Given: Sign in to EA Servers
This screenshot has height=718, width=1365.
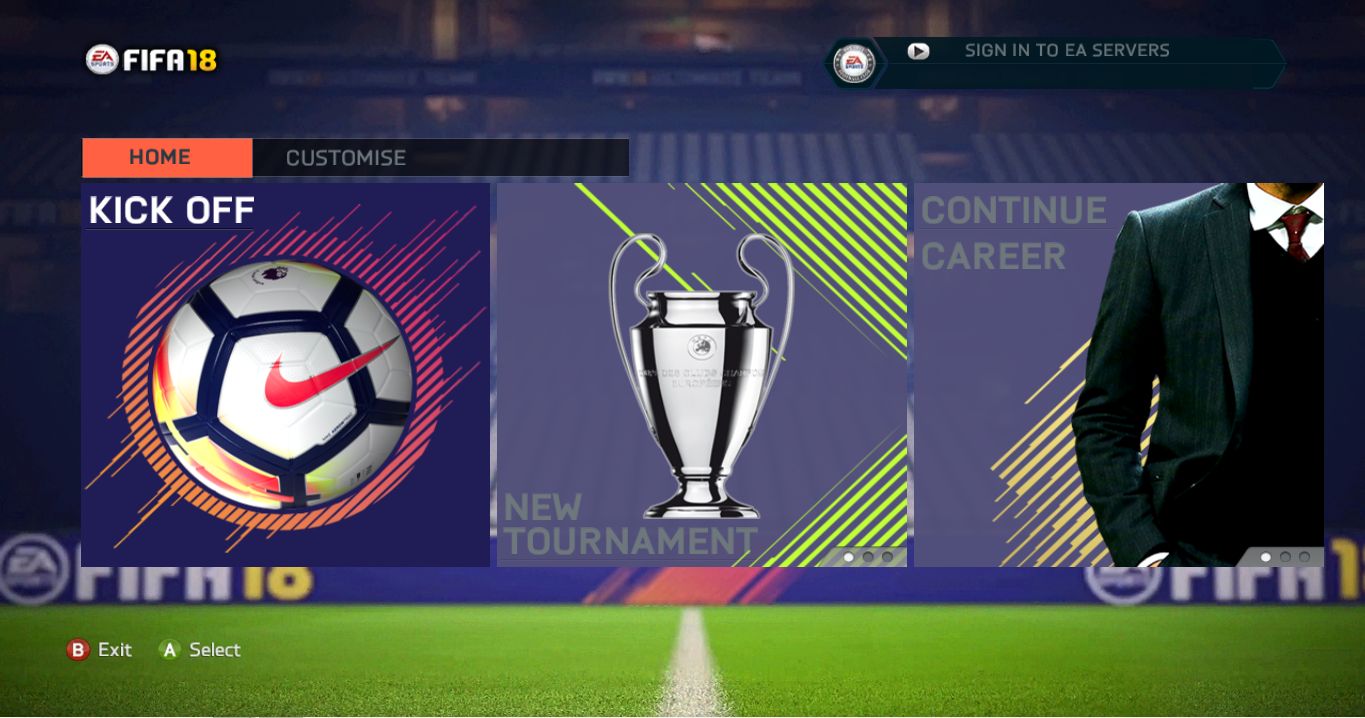Looking at the screenshot, I should pos(1066,51).
